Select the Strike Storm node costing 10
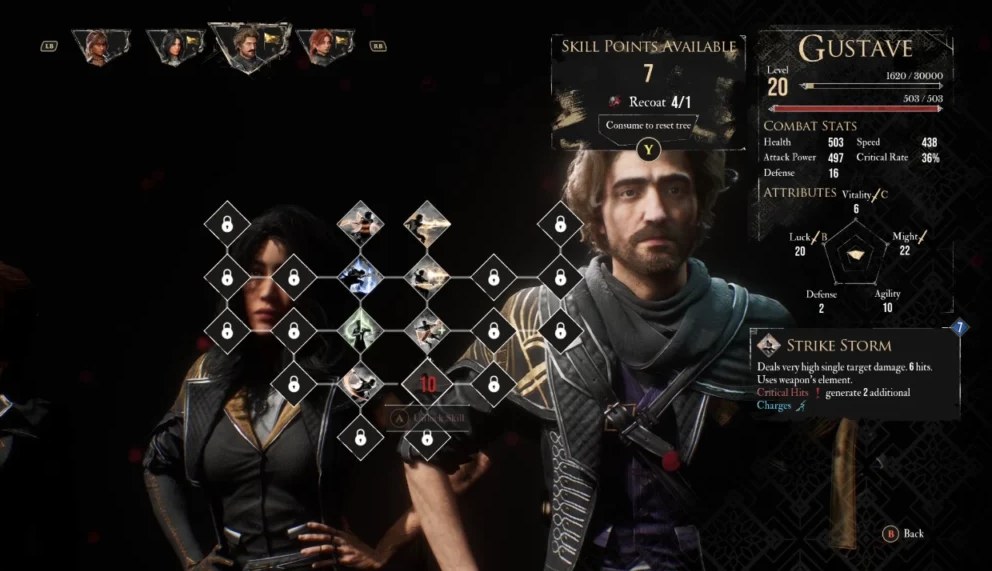 pos(427,382)
